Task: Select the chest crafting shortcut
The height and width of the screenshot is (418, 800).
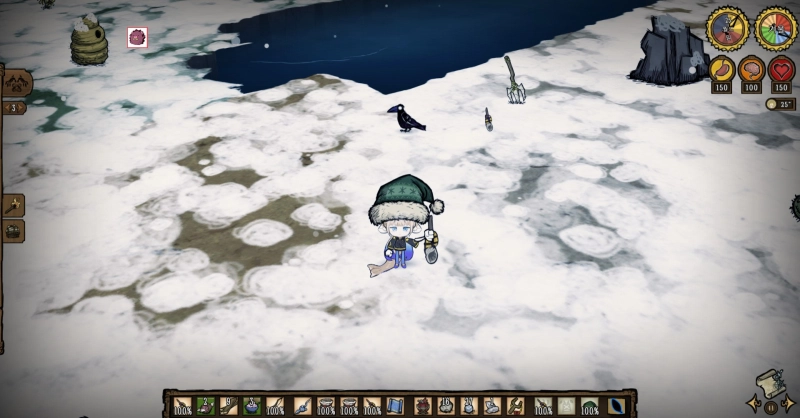Action: coord(13,230)
